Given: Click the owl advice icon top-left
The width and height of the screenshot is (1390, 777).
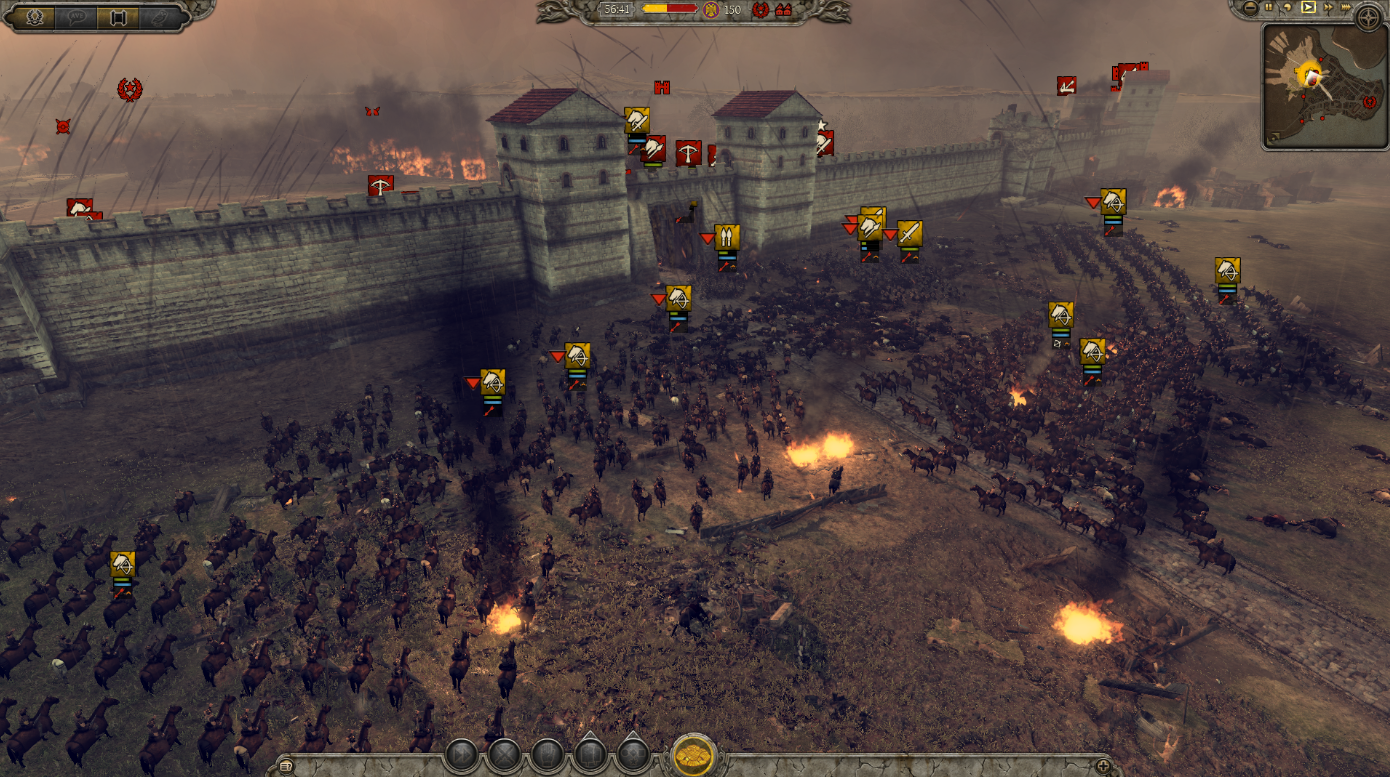Looking at the screenshot, I should click(x=160, y=17).
